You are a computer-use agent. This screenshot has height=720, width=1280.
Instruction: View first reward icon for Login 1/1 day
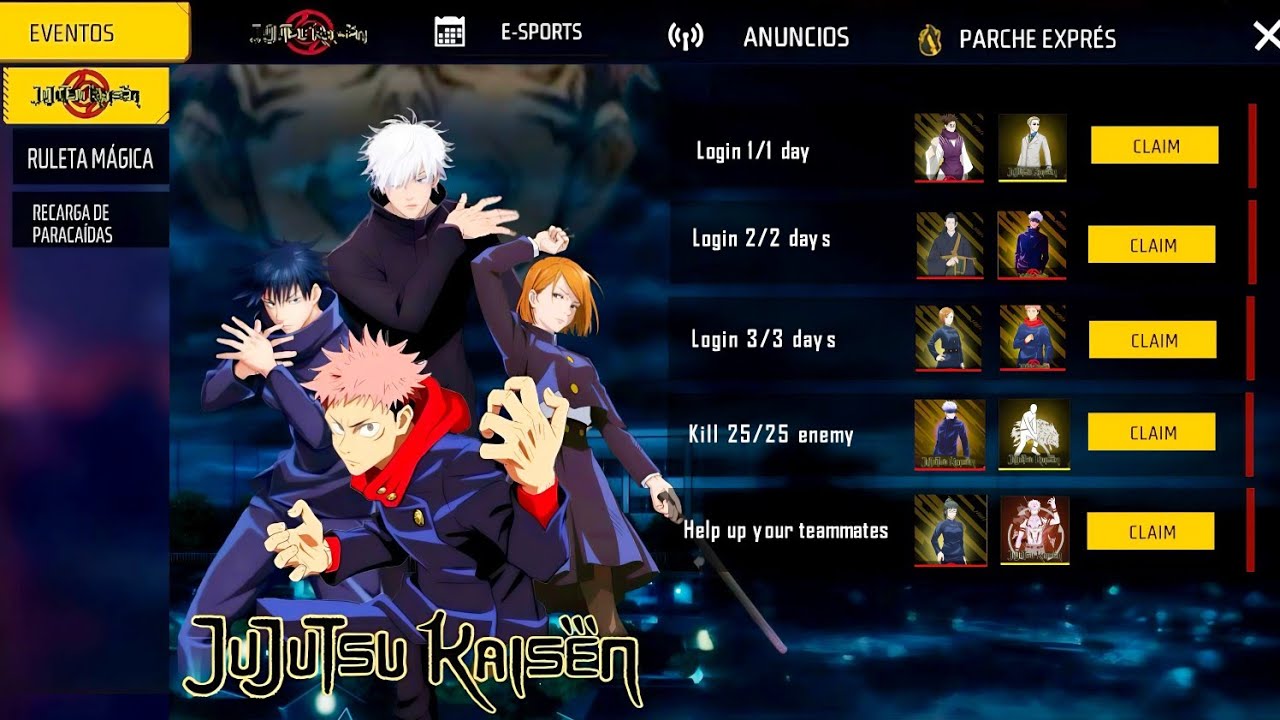pos(949,148)
